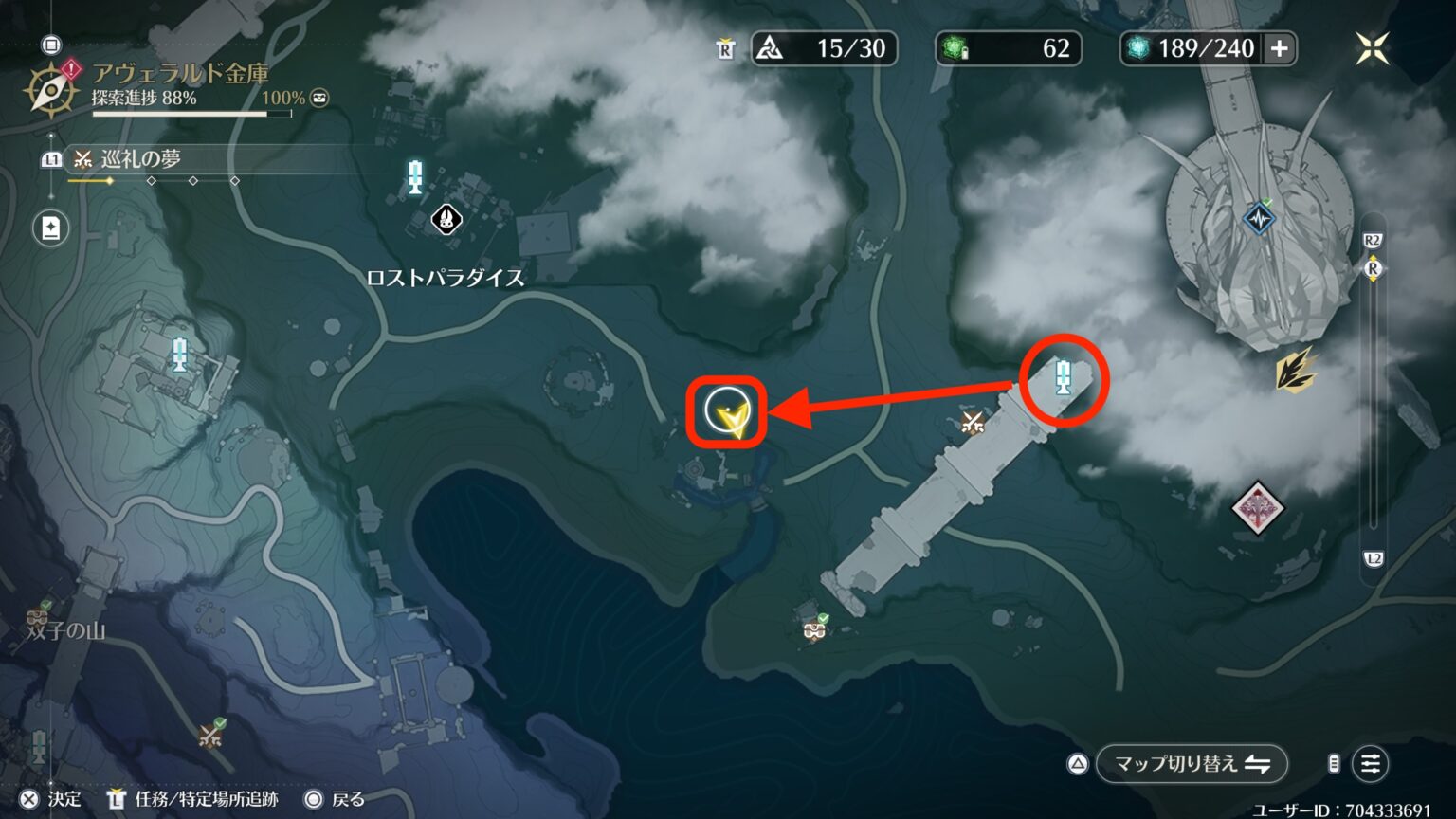Click the R shoulder button indicator on the right
Image resolution: width=1456 pixels, height=819 pixels.
1371,270
